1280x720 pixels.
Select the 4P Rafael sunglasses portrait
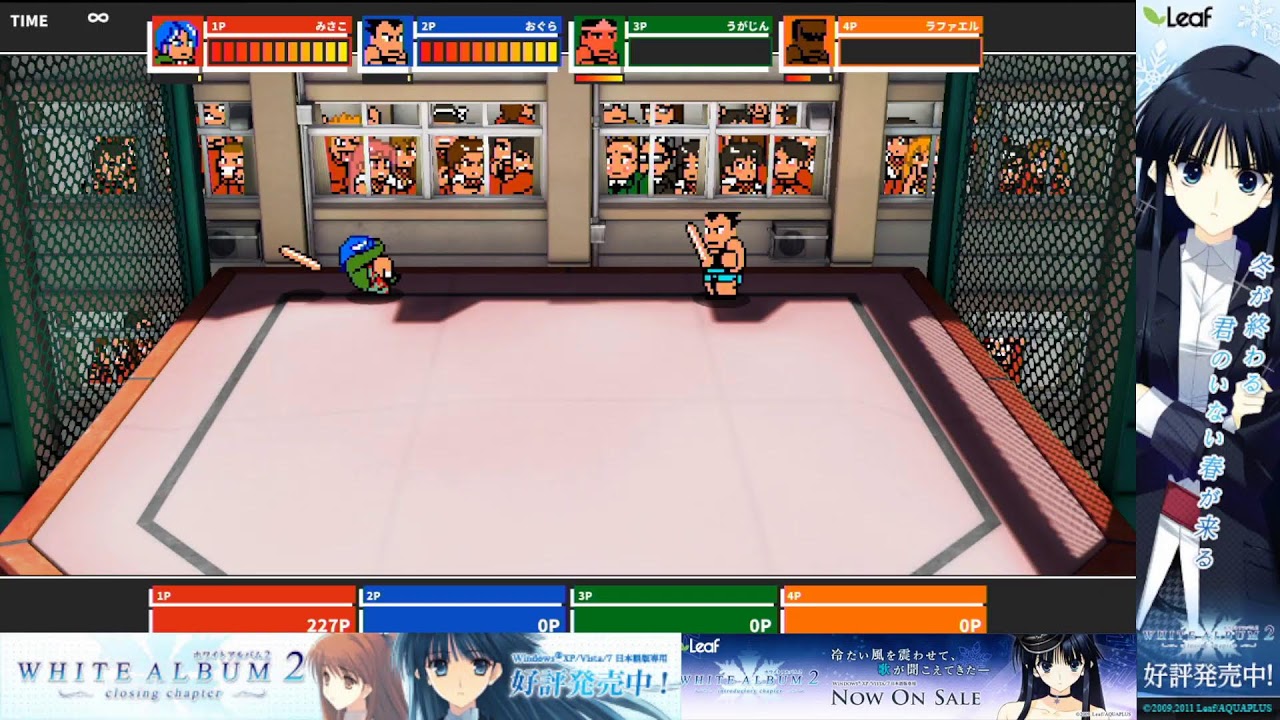click(807, 43)
